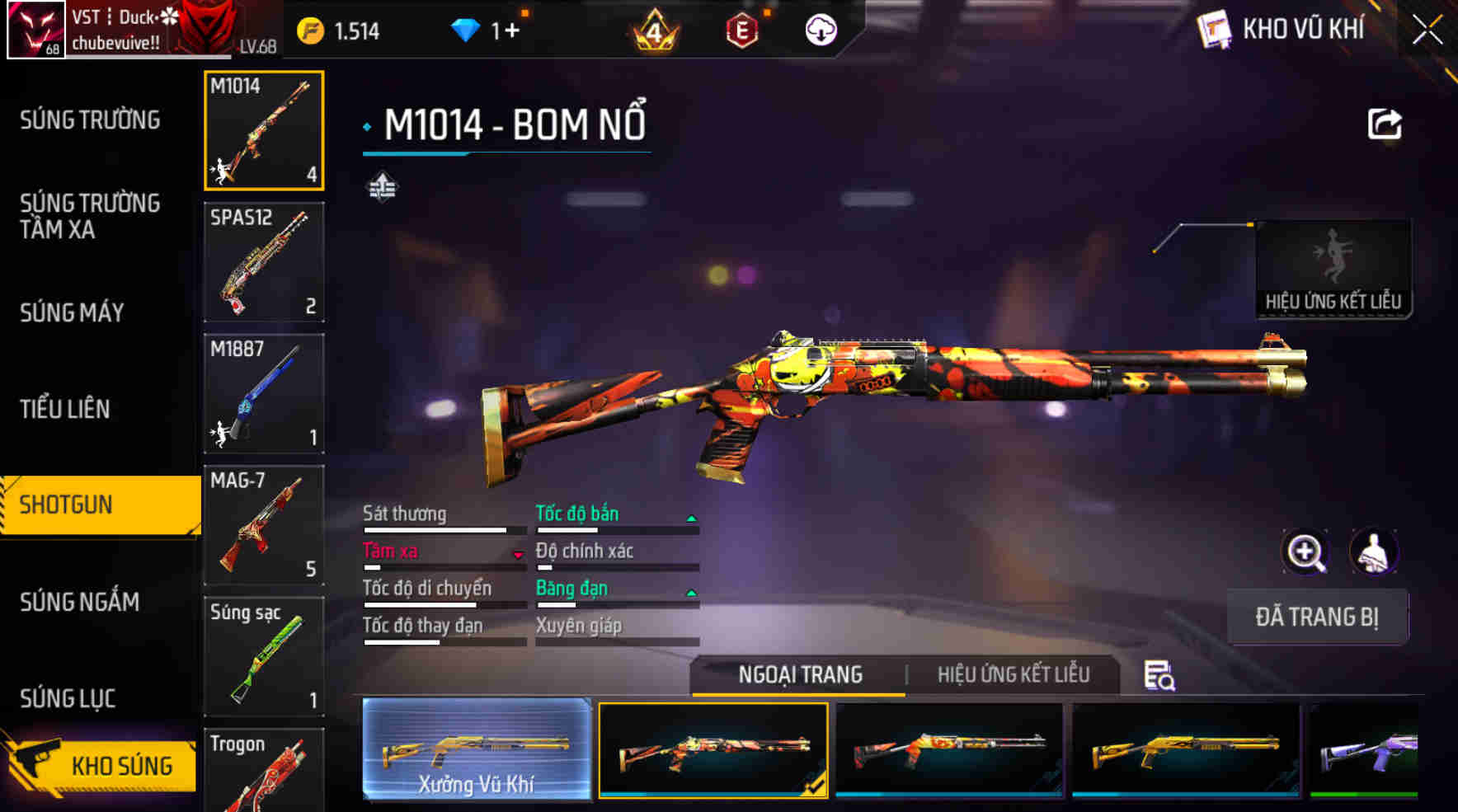
Task: Switch to the HIỆU ỨNG KẾT LIỄU tab
Action: coord(1013,674)
